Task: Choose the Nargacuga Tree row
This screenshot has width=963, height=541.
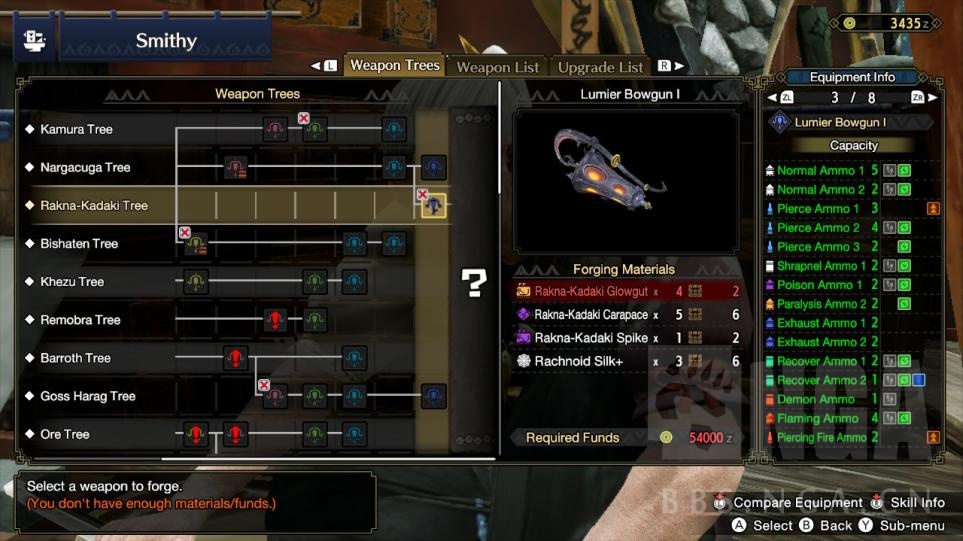Action: (x=85, y=167)
